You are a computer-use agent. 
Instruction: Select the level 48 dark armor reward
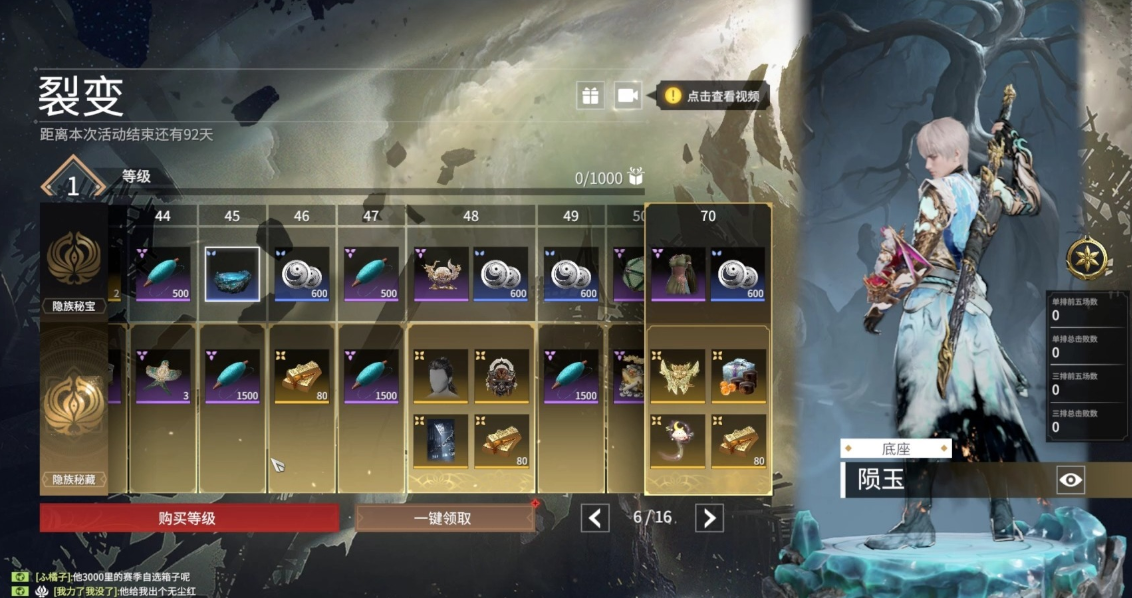(x=441, y=441)
